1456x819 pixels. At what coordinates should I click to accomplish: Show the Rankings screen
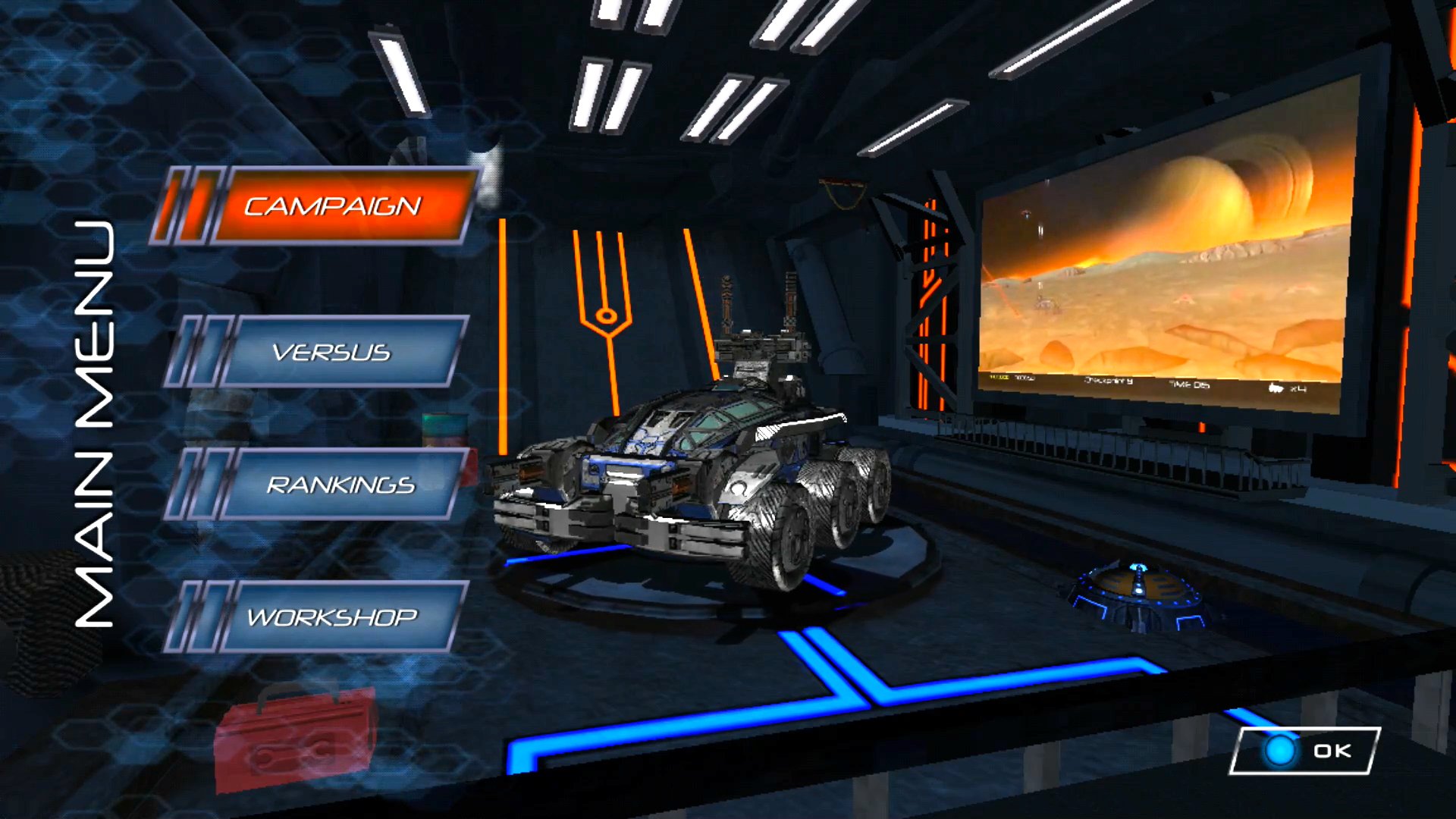[340, 485]
